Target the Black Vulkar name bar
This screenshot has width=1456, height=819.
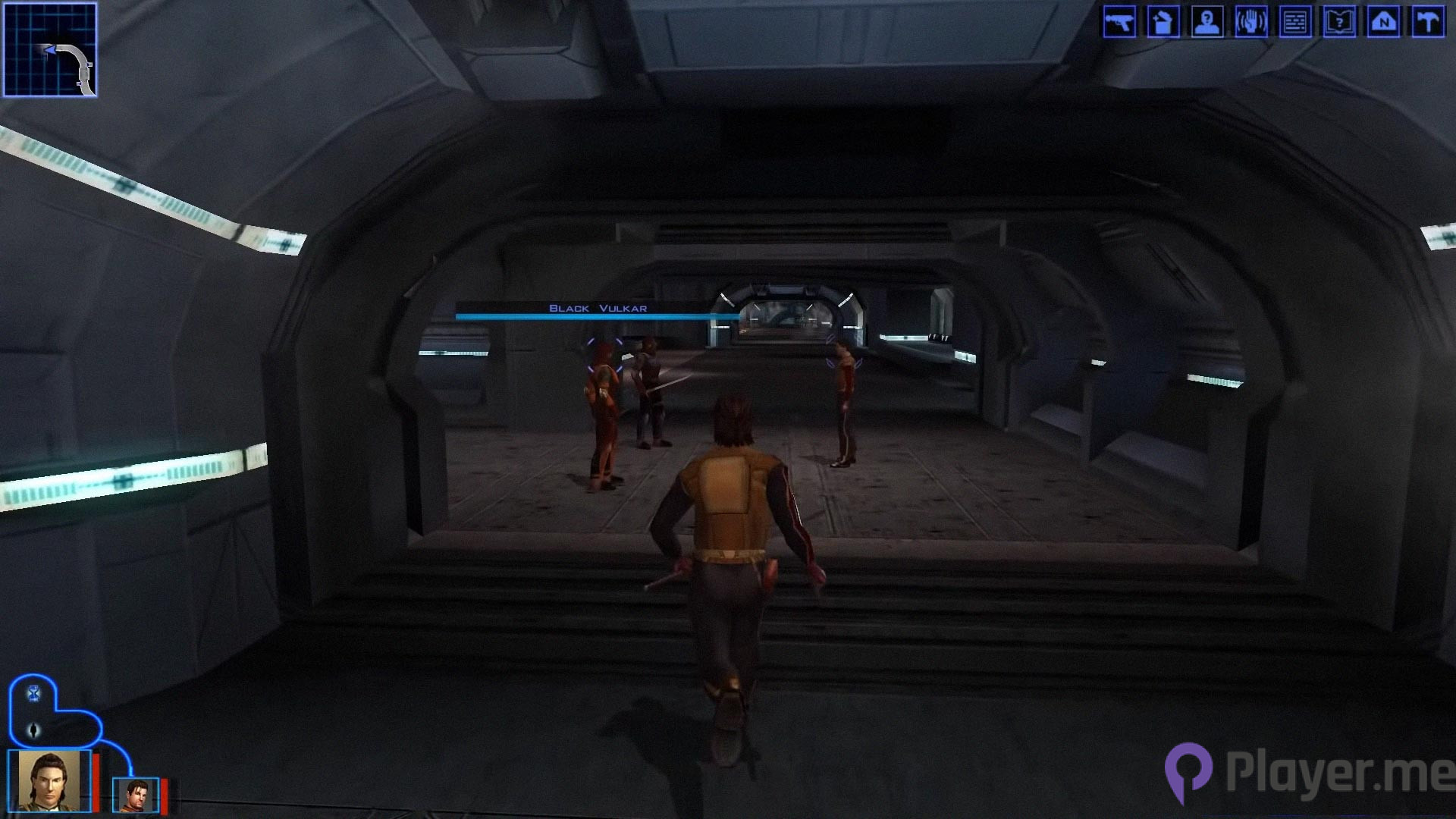pos(598,309)
